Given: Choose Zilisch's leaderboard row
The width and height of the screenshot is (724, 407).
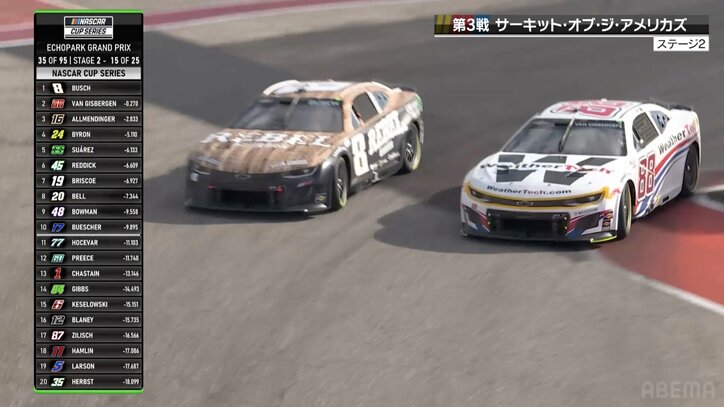Looking at the screenshot, I should (88, 335).
